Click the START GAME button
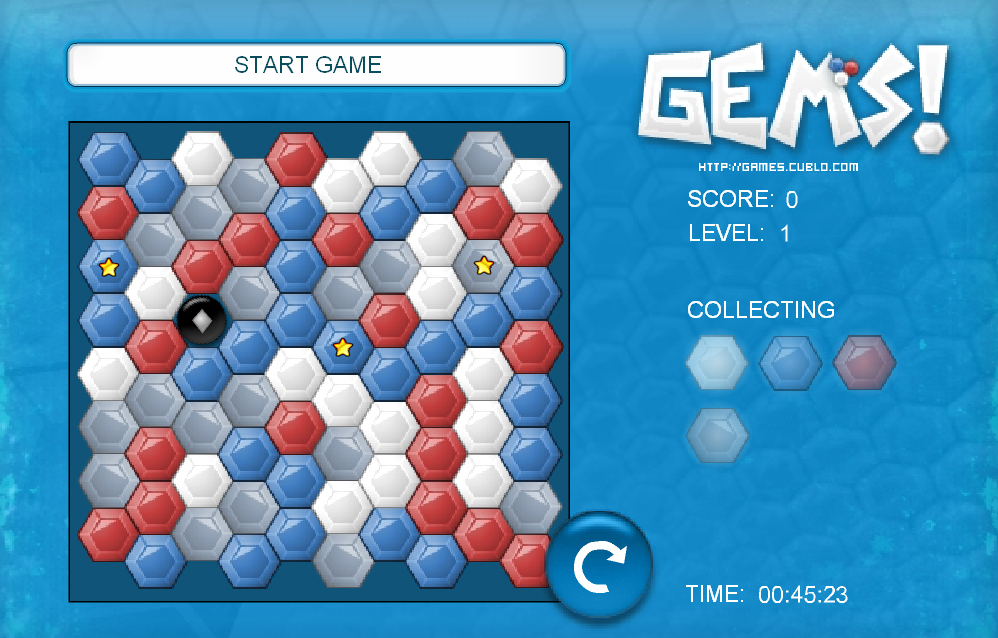The height and width of the screenshot is (638, 998). point(316,66)
